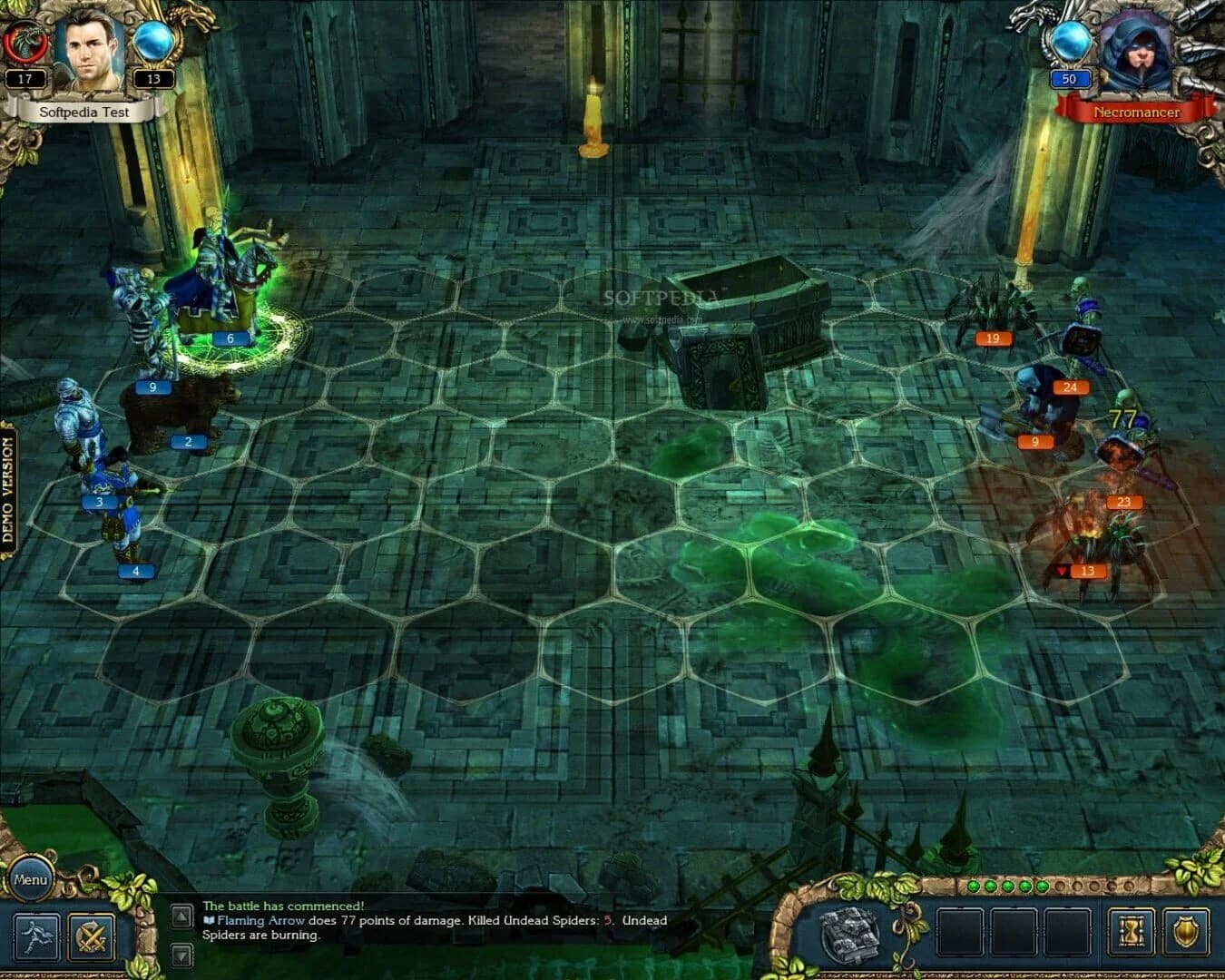Click the Necromancer enemy portrait
1225x980 pixels.
click(x=1139, y=50)
